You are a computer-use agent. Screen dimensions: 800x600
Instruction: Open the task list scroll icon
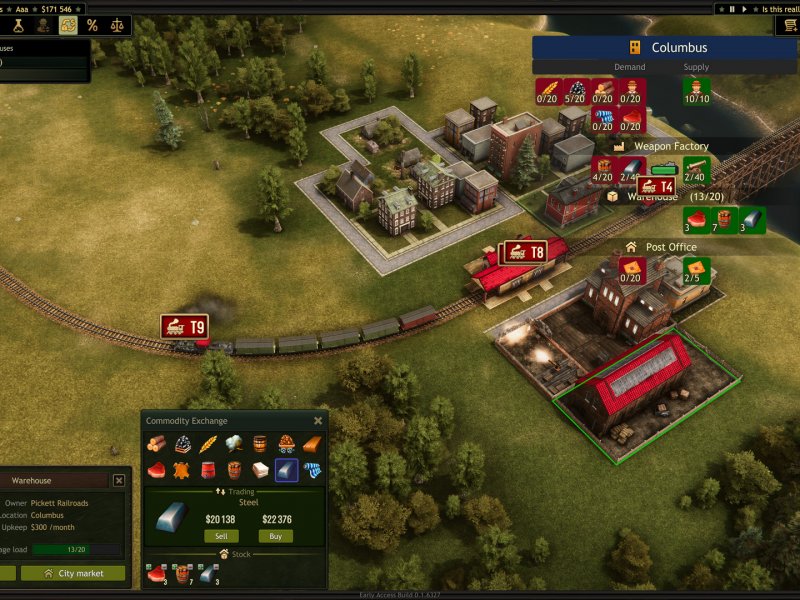tap(790, 25)
